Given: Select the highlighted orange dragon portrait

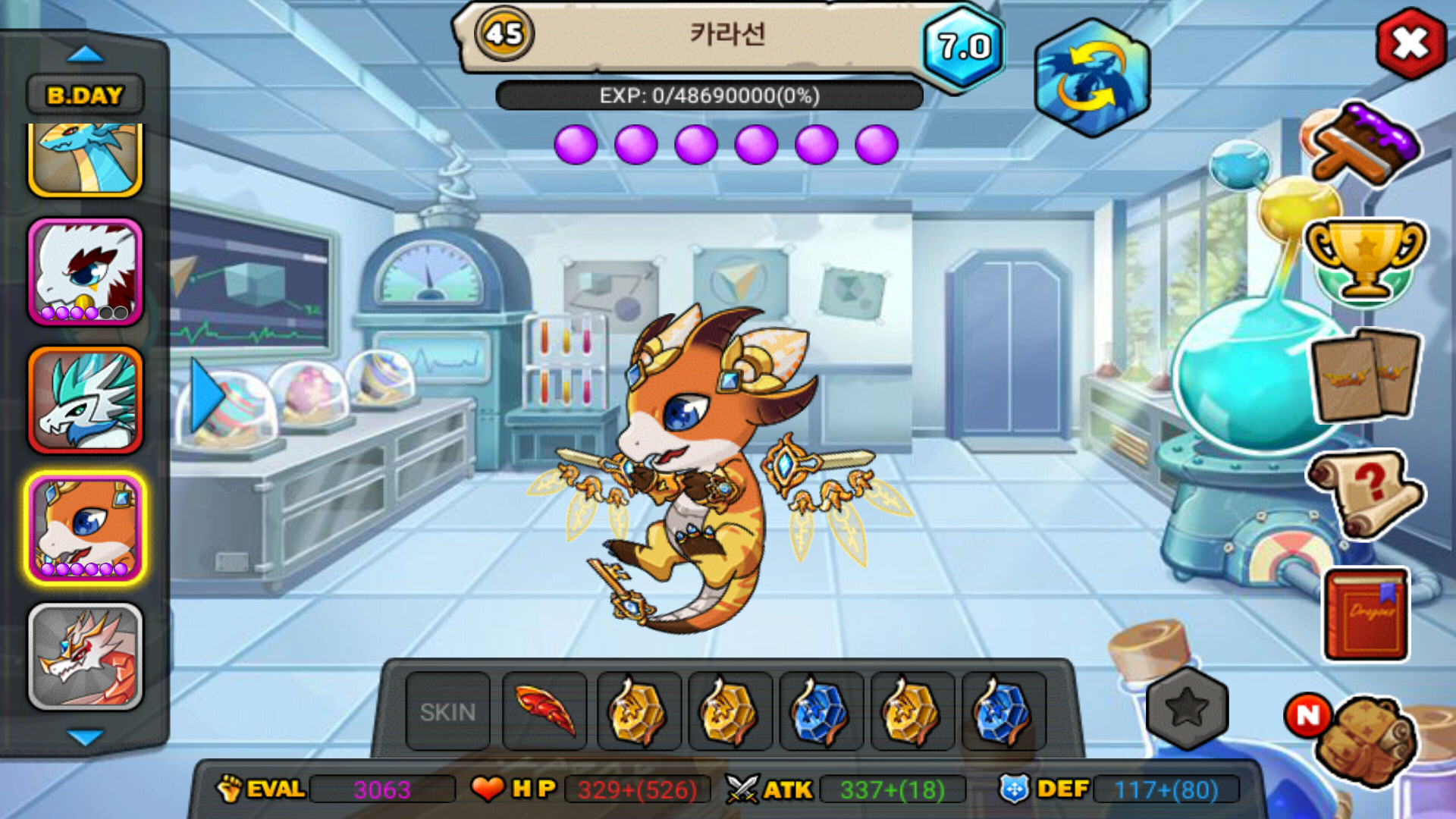Looking at the screenshot, I should [x=85, y=528].
